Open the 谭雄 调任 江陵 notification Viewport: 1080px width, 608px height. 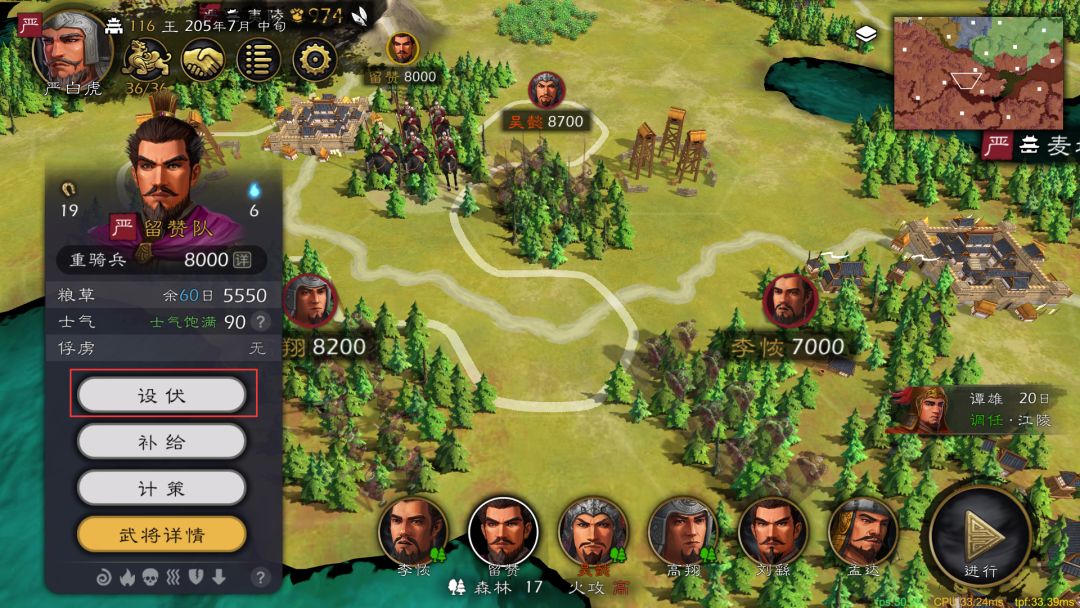click(x=980, y=409)
